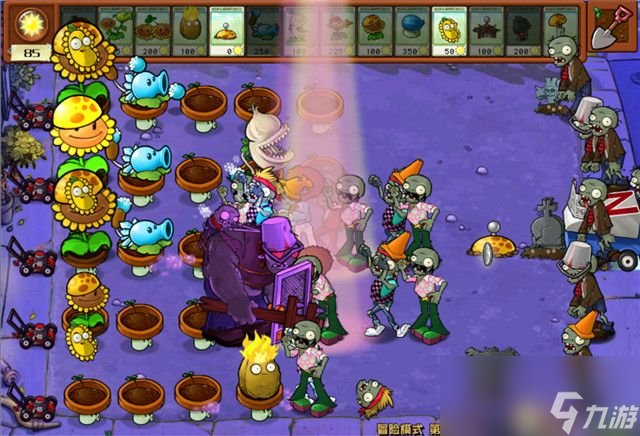Select the zero-cost seed packet
The width and height of the screenshot is (640, 436).
pos(226,30)
